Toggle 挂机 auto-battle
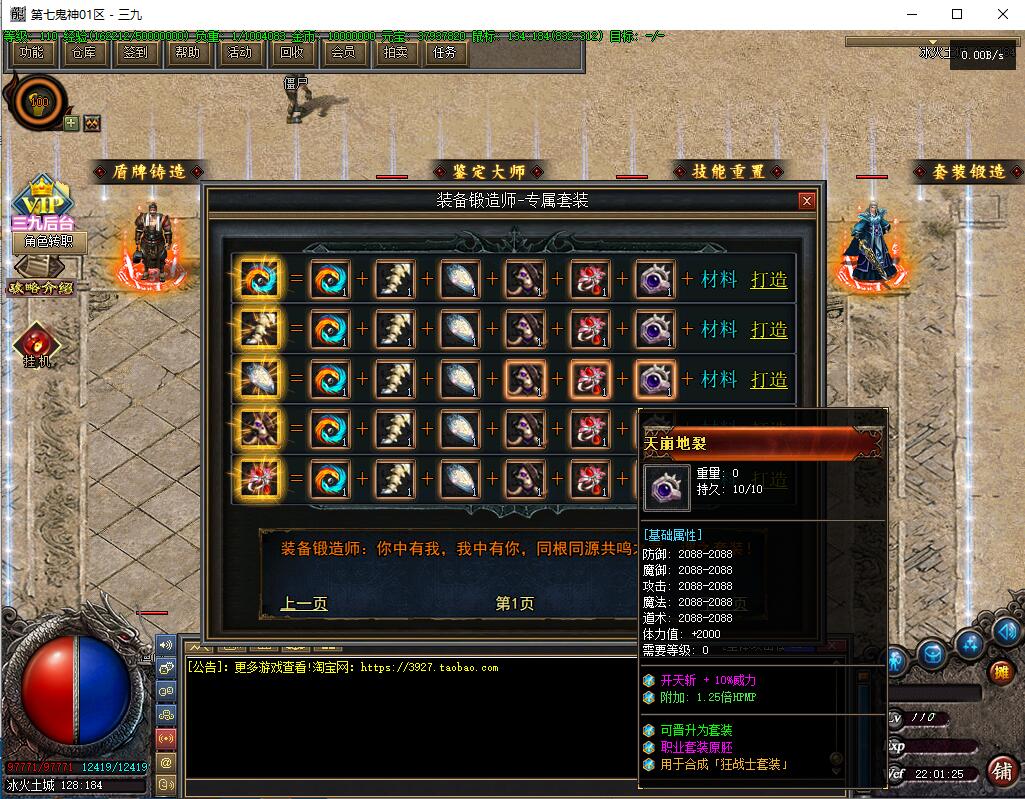 click(37, 345)
